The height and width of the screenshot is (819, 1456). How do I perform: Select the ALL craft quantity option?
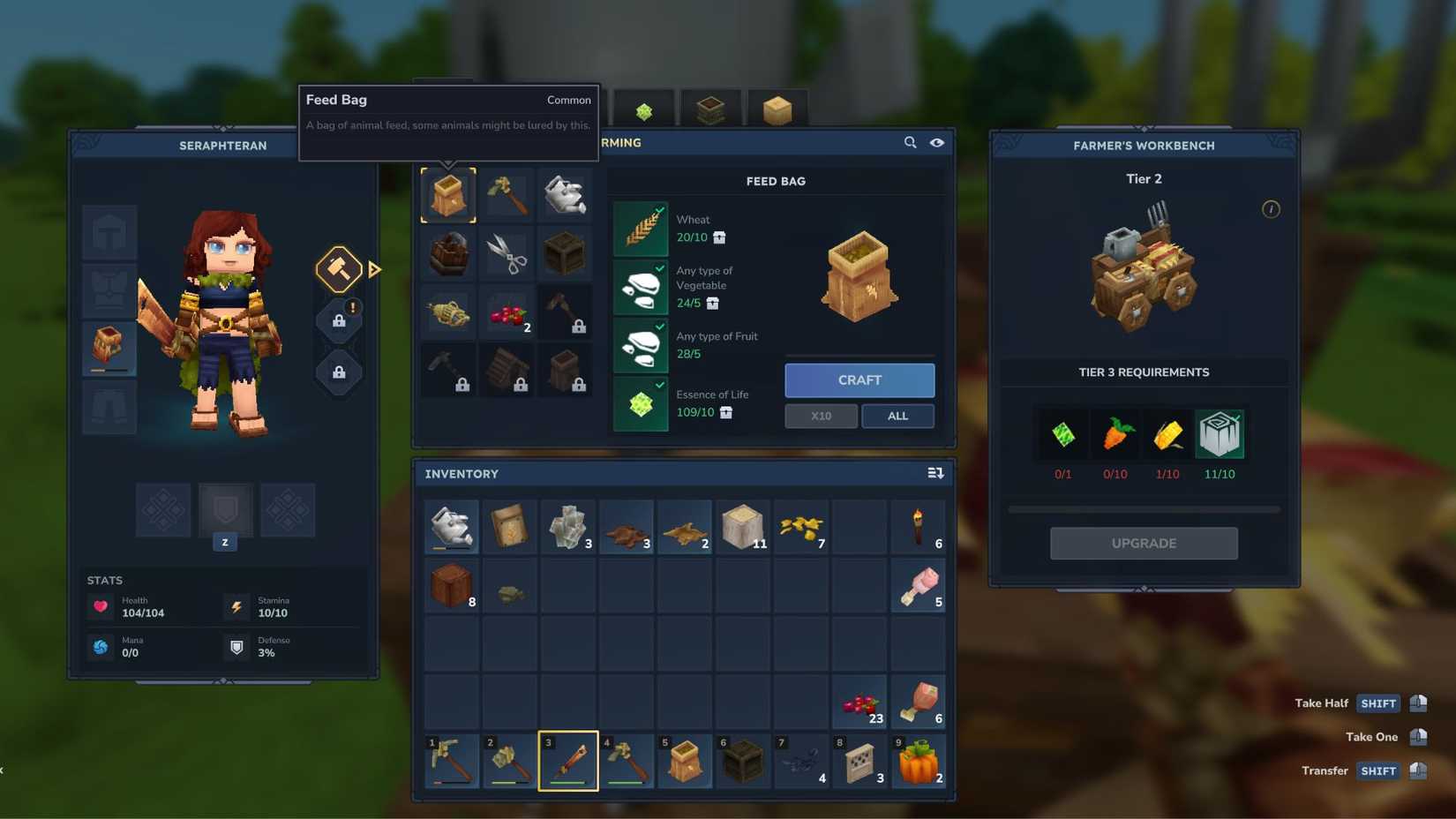pyautogui.click(x=897, y=415)
